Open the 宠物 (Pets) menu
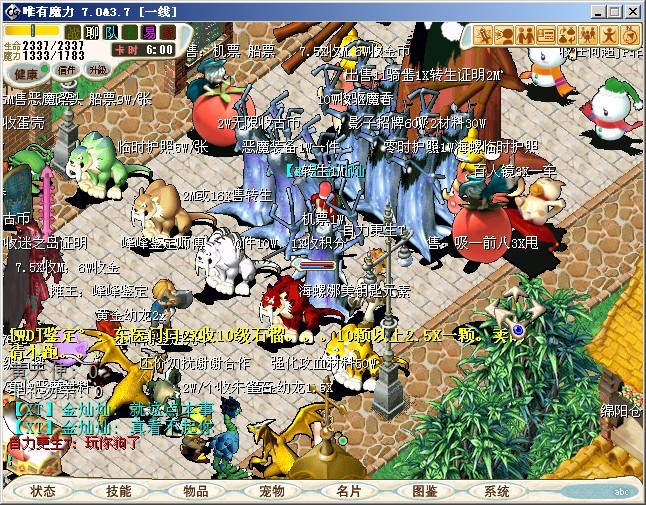Viewport: 646px width, 505px height. coord(272,491)
